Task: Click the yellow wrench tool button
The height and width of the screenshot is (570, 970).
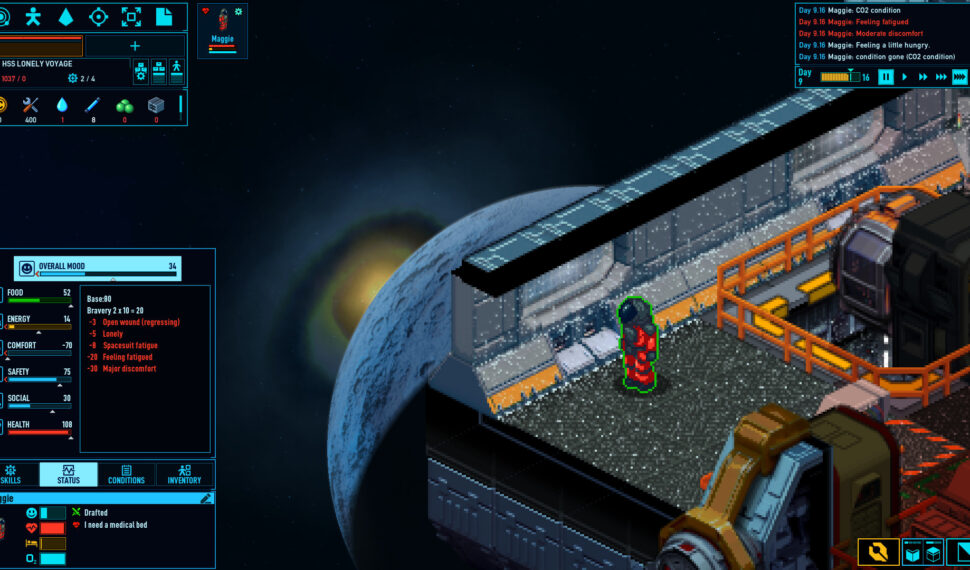Action: tap(878, 552)
